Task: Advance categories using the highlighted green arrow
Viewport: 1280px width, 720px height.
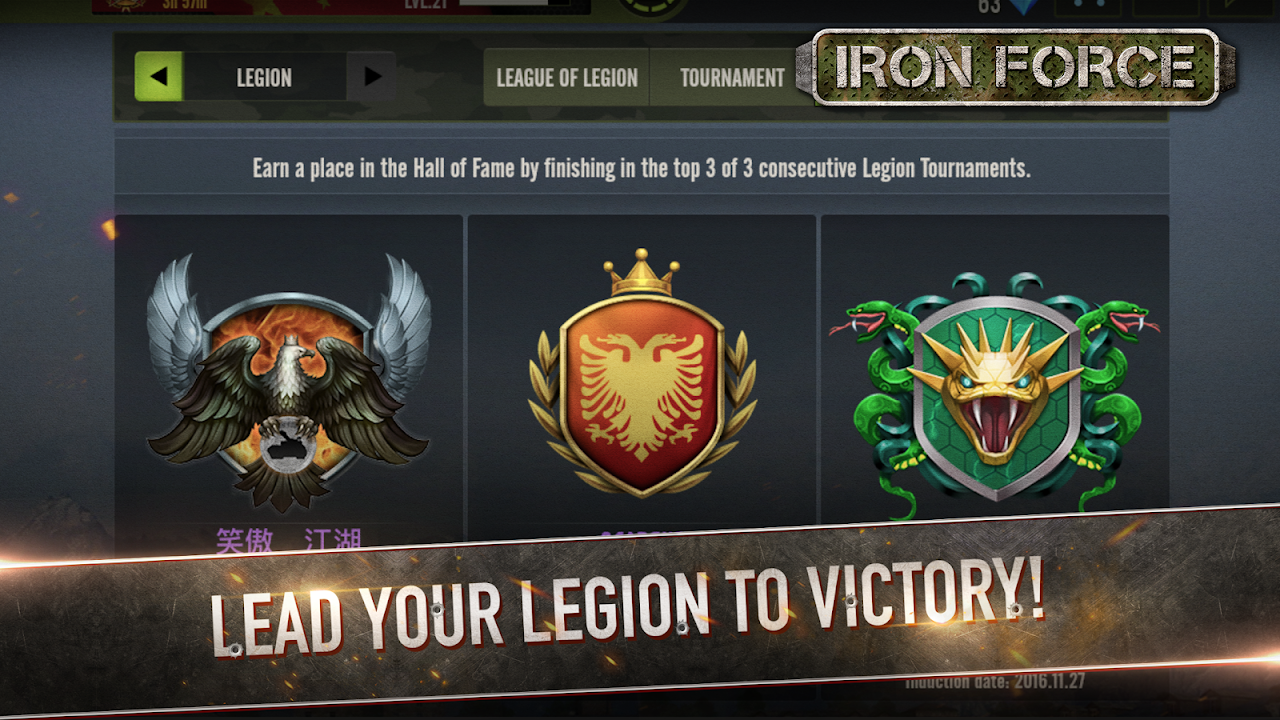Action: pos(156,76)
